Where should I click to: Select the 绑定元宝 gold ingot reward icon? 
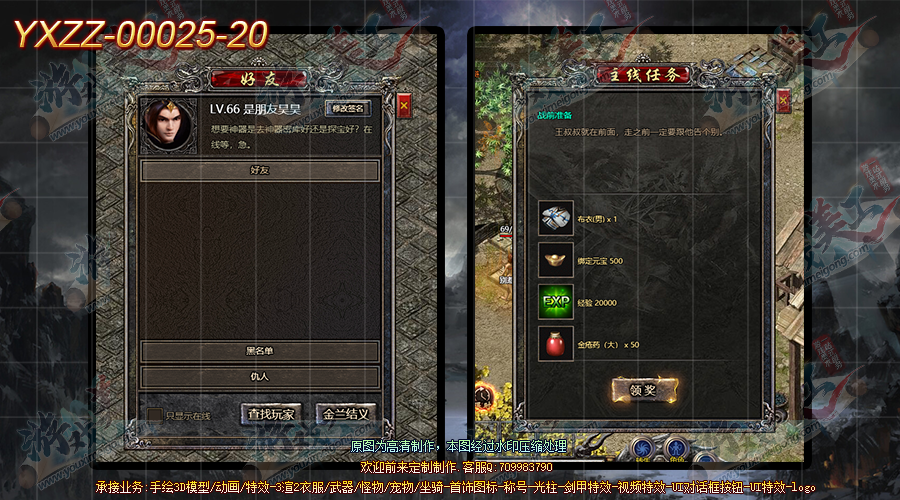pyautogui.click(x=555, y=260)
